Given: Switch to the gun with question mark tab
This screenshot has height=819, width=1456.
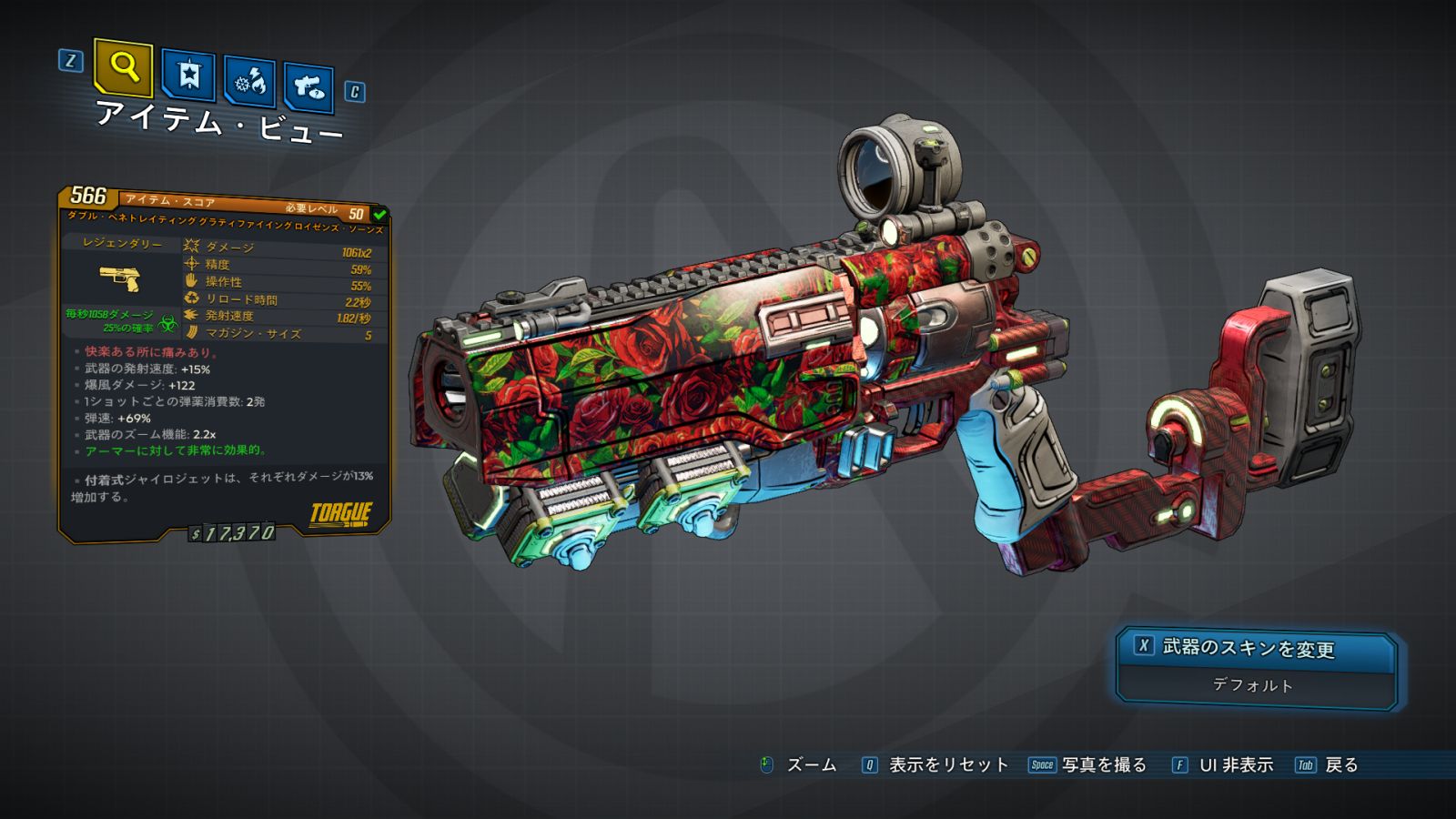Looking at the screenshot, I should 308,87.
